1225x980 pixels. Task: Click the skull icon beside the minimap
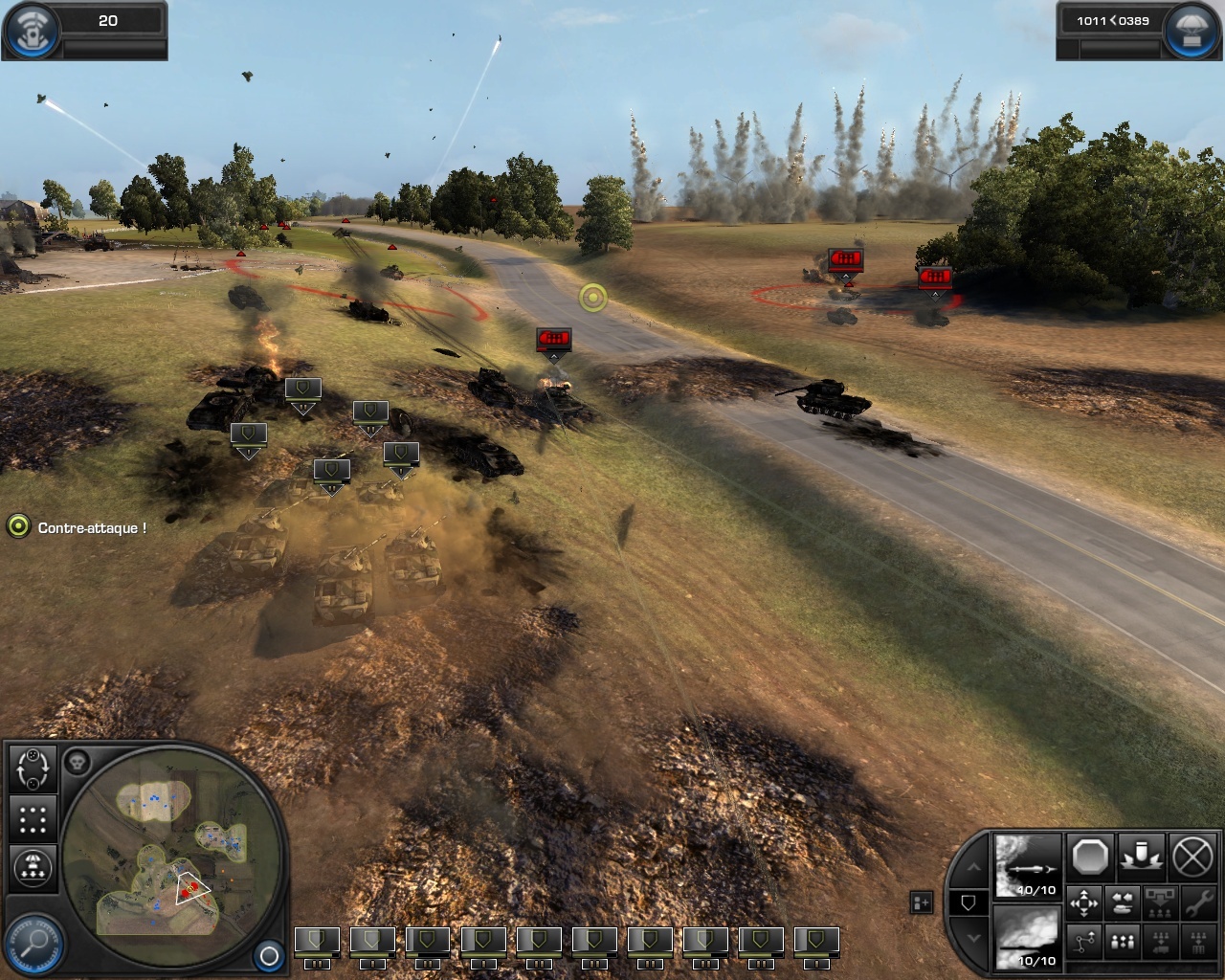[78, 763]
